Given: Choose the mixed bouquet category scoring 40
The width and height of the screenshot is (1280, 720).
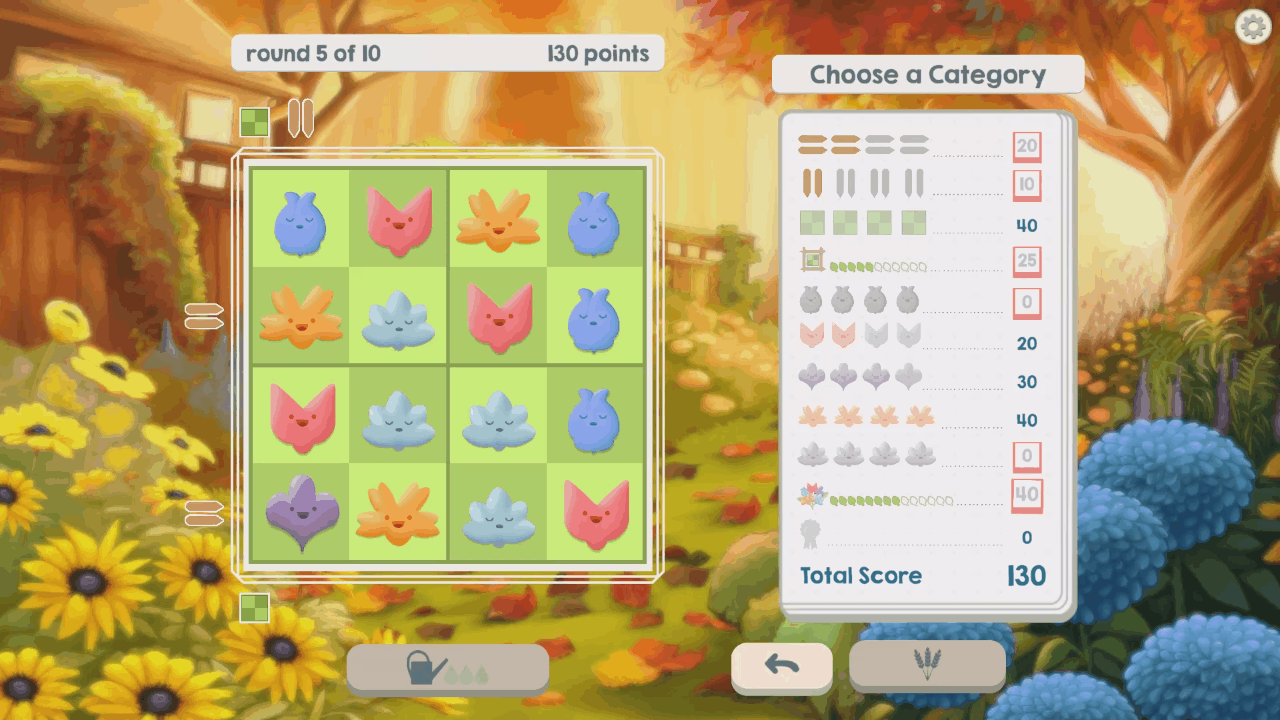Looking at the screenshot, I should click(x=1027, y=494).
